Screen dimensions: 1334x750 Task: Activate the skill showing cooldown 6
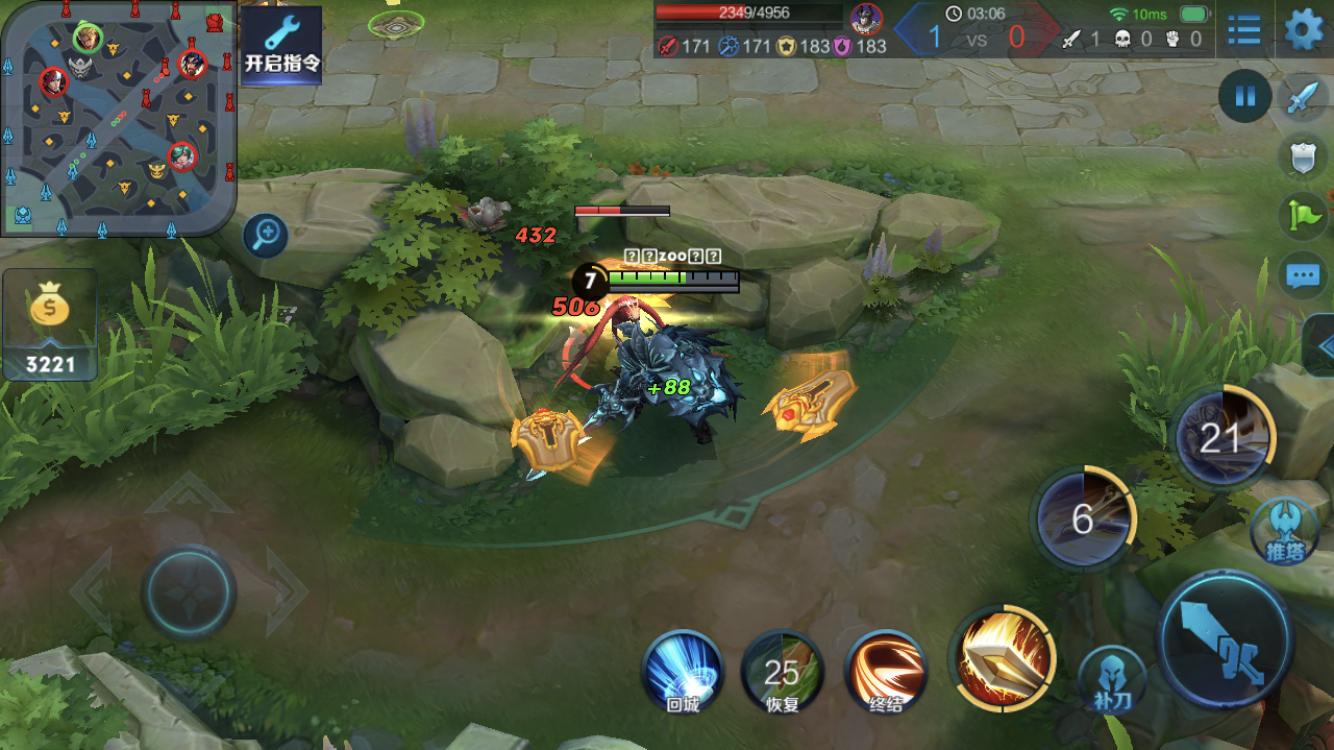click(x=1083, y=518)
